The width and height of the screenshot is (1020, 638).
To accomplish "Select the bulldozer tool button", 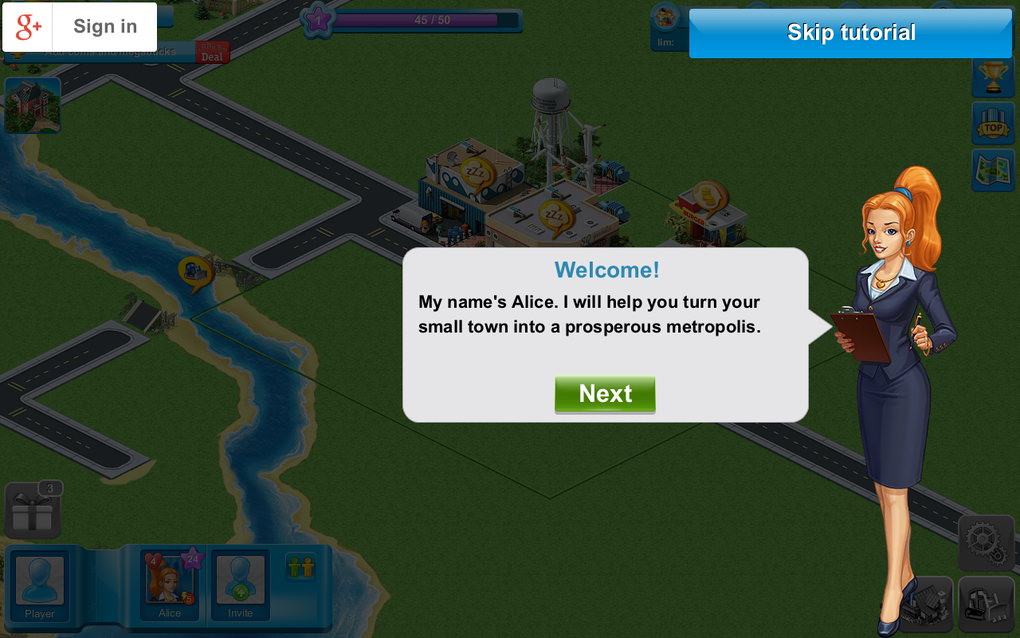I will point(986,602).
